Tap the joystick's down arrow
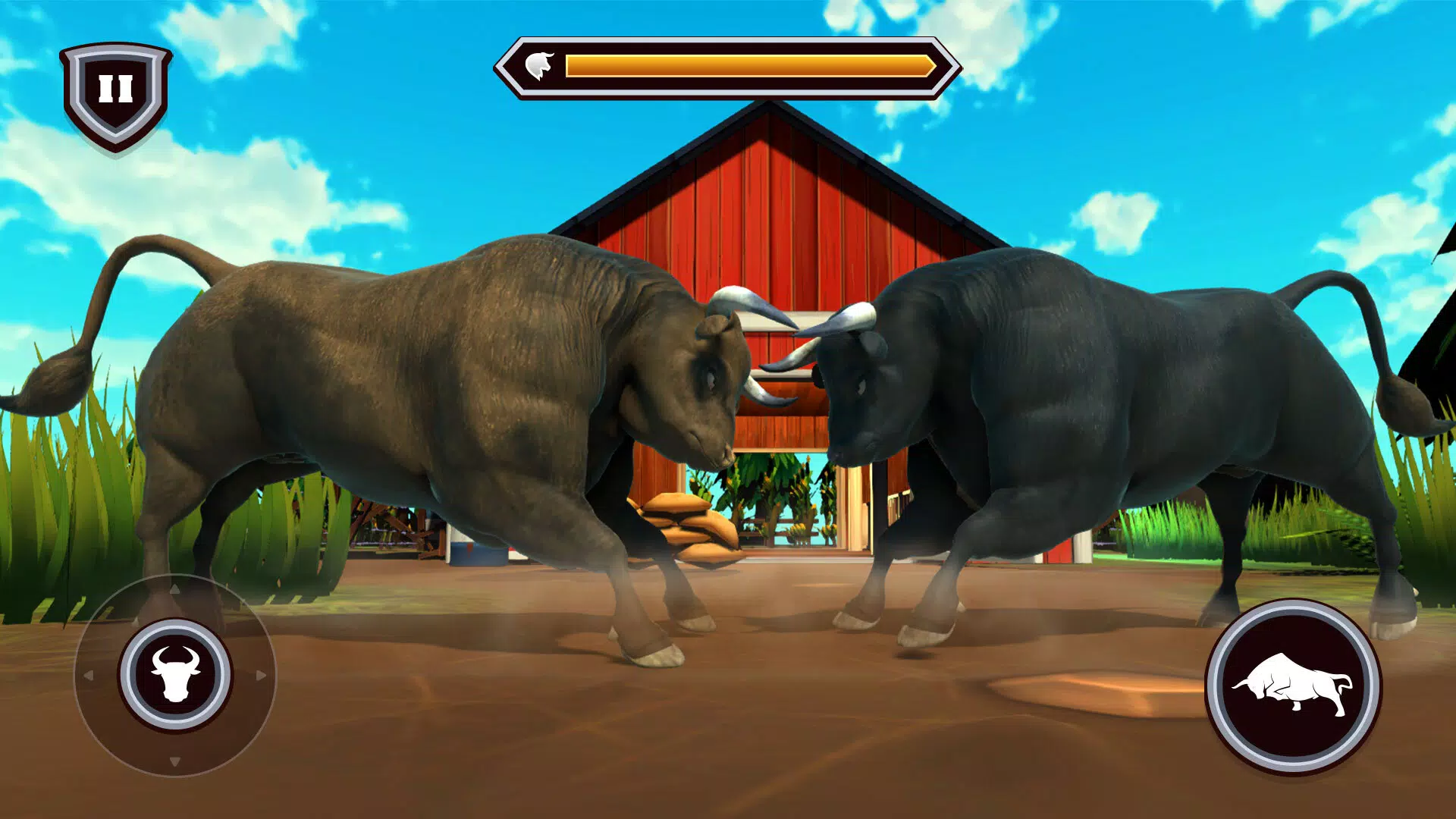The image size is (1456, 819). pyautogui.click(x=175, y=761)
